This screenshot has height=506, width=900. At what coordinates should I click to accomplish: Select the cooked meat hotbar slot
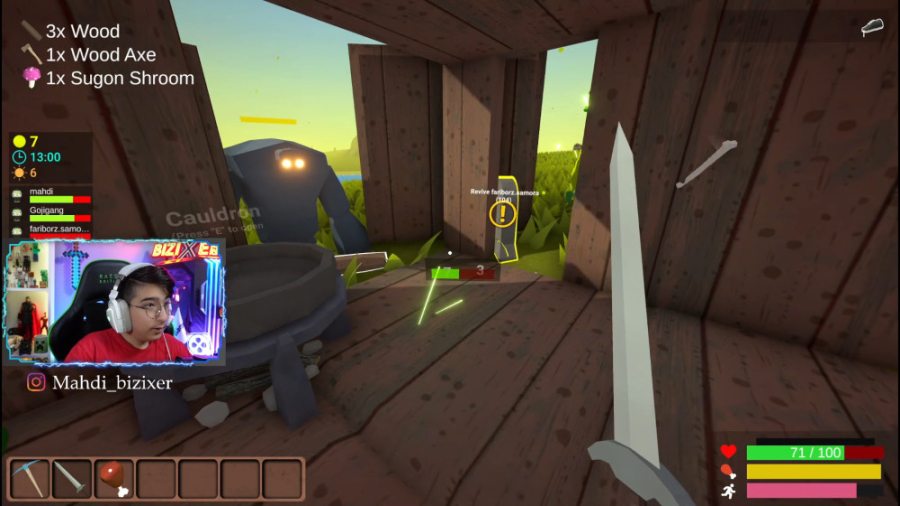[114, 479]
